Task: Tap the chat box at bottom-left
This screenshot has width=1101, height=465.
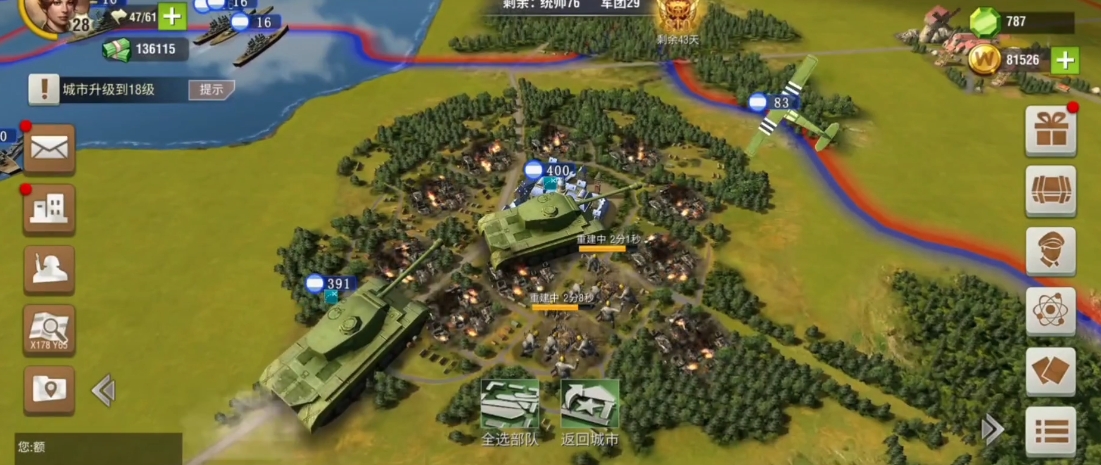Action: [90, 447]
